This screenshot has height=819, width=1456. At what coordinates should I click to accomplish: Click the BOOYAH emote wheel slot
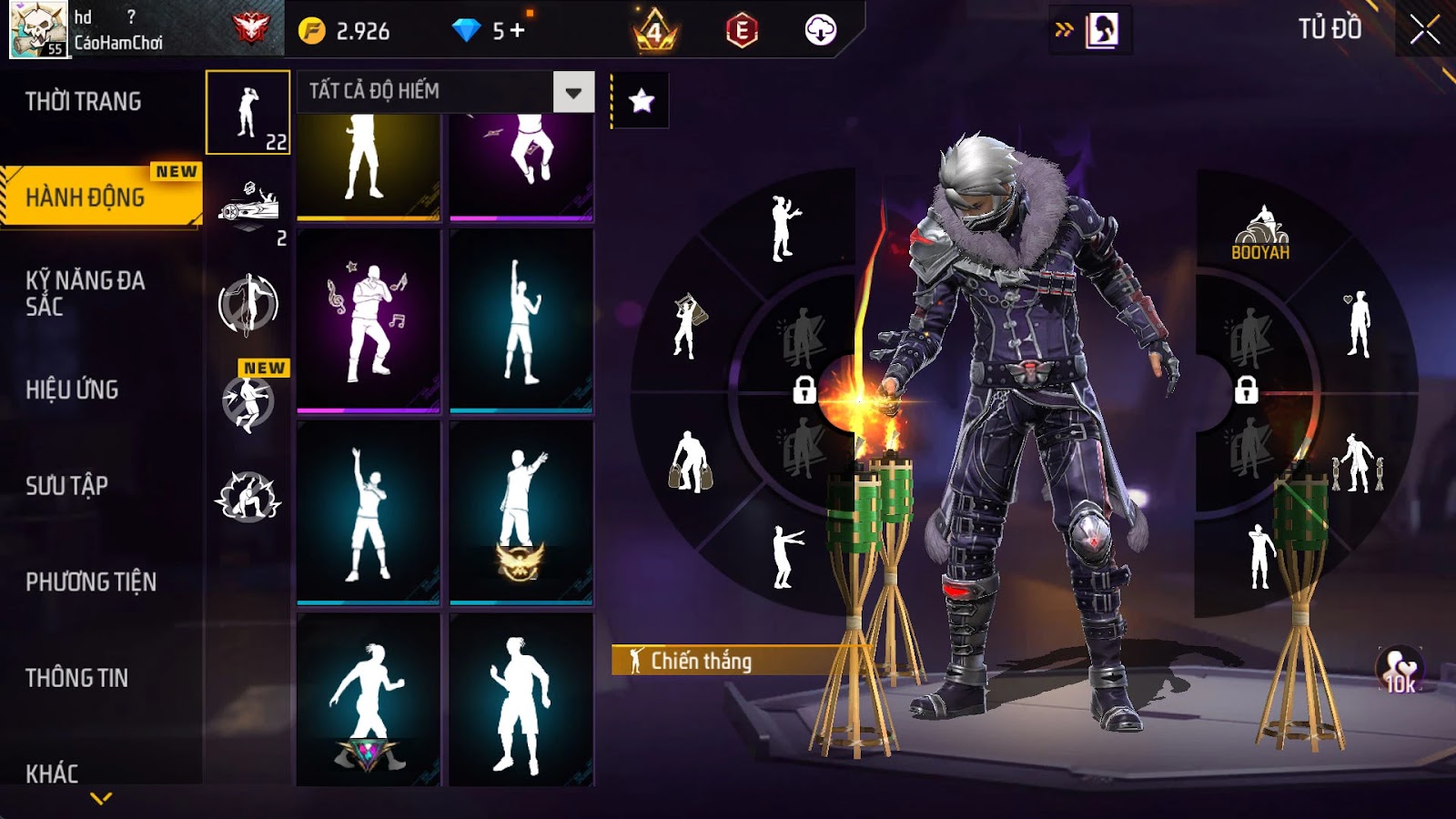pyautogui.click(x=1260, y=235)
